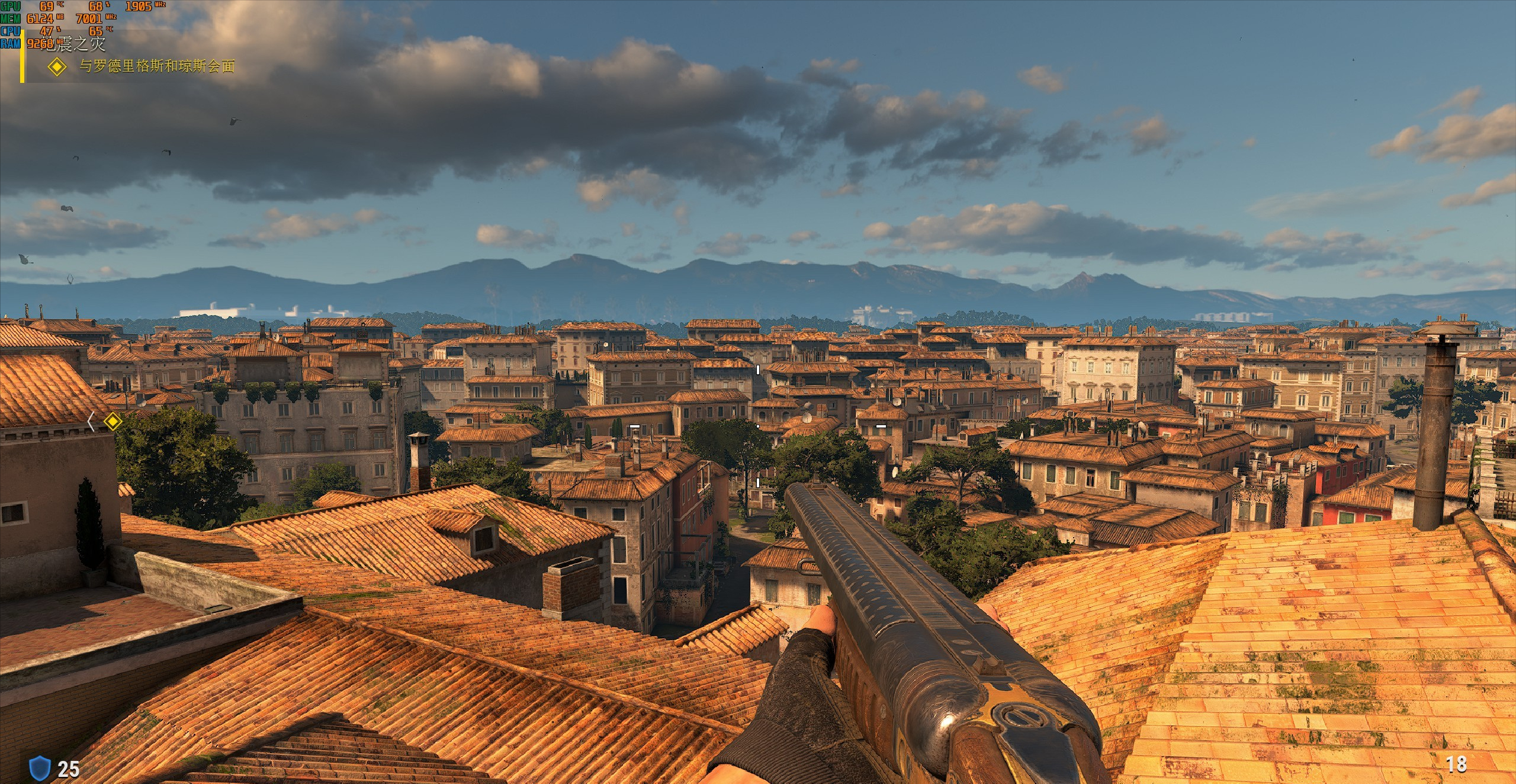Screen dimensions: 1516x784
Task: Select the quest objective to meet Rodriguez and Jones
Action: coord(157,66)
